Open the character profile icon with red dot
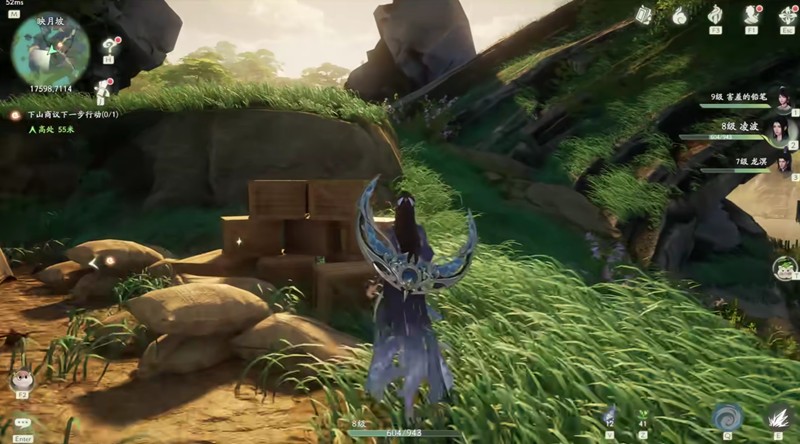800x444 pixels. click(751, 15)
